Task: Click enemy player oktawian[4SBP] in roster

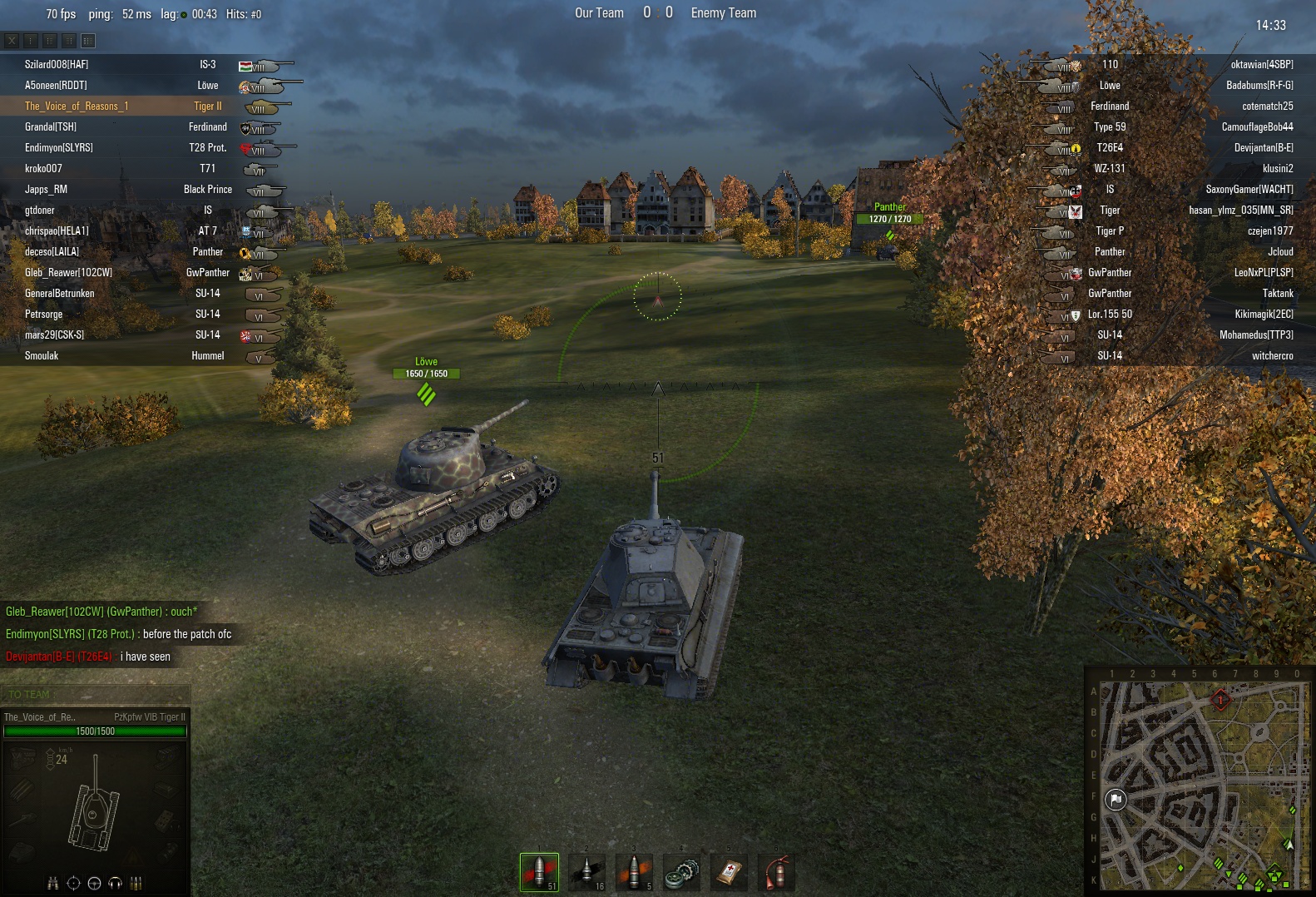Action: (1261, 64)
